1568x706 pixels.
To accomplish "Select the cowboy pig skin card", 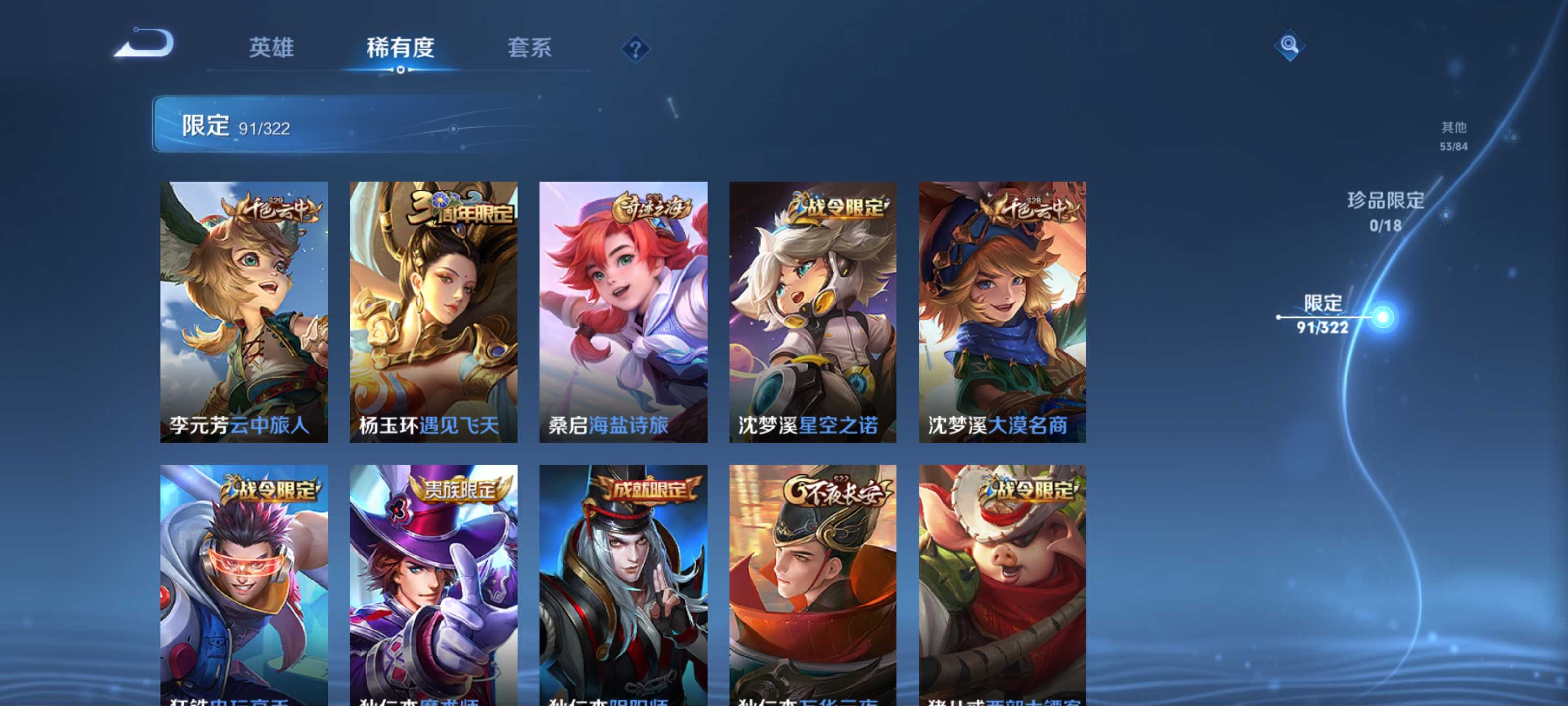I will point(1002,585).
